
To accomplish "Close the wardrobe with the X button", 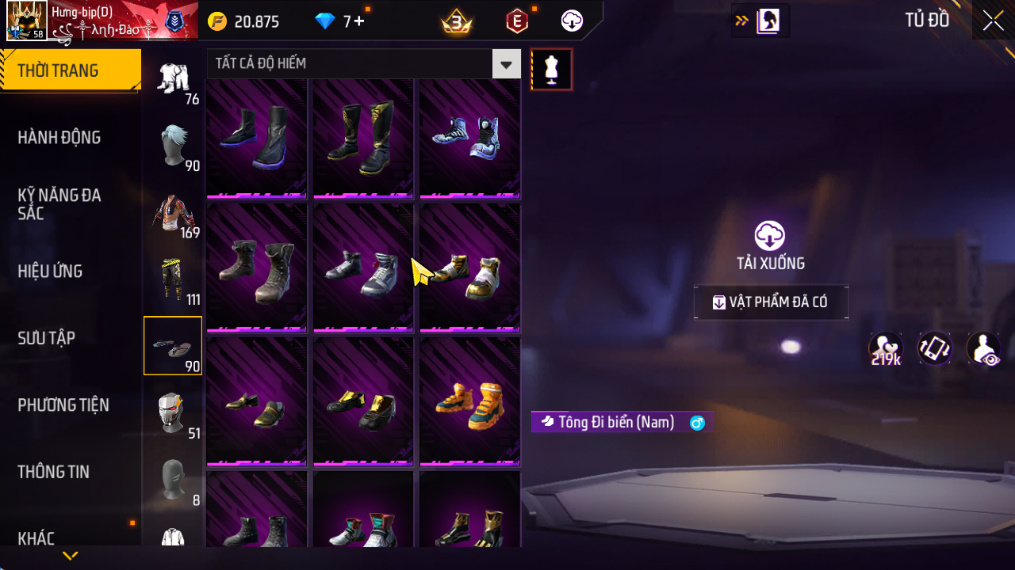I will point(992,21).
